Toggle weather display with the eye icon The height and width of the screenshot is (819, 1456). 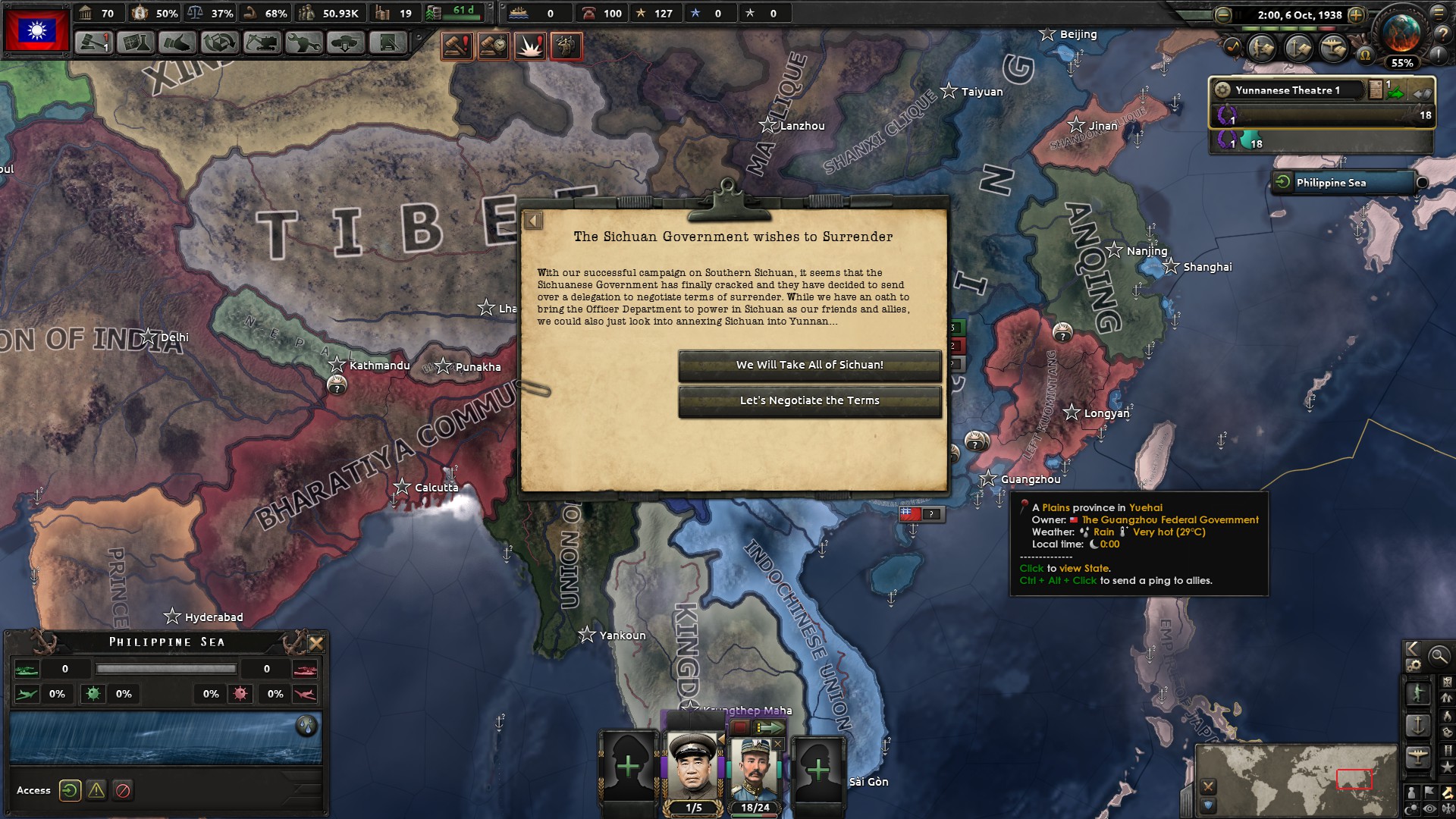point(1429,808)
